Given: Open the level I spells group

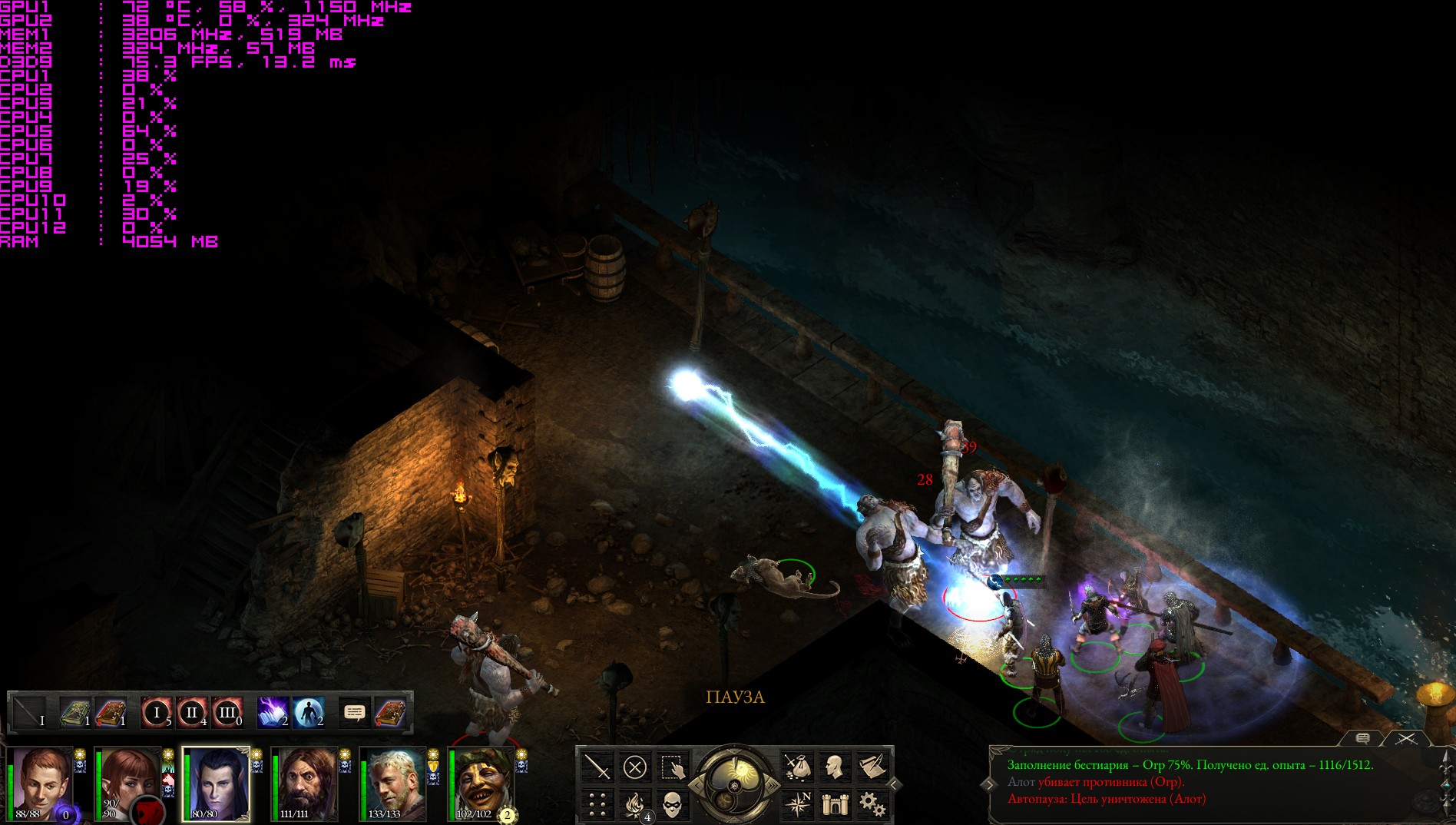Looking at the screenshot, I should pos(157,713).
